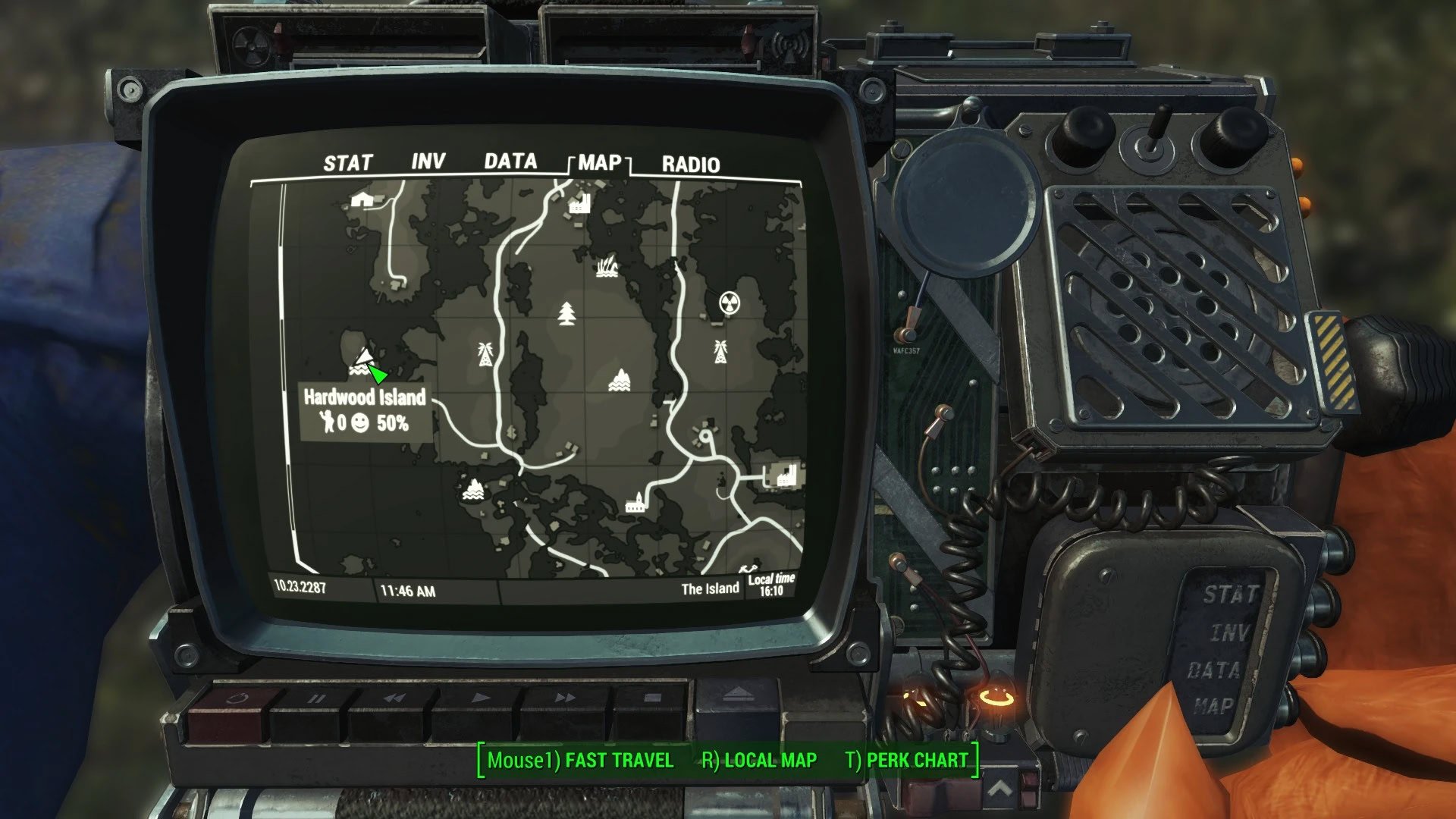Select the radiation symbol map marker
1456x819 pixels.
(x=730, y=303)
